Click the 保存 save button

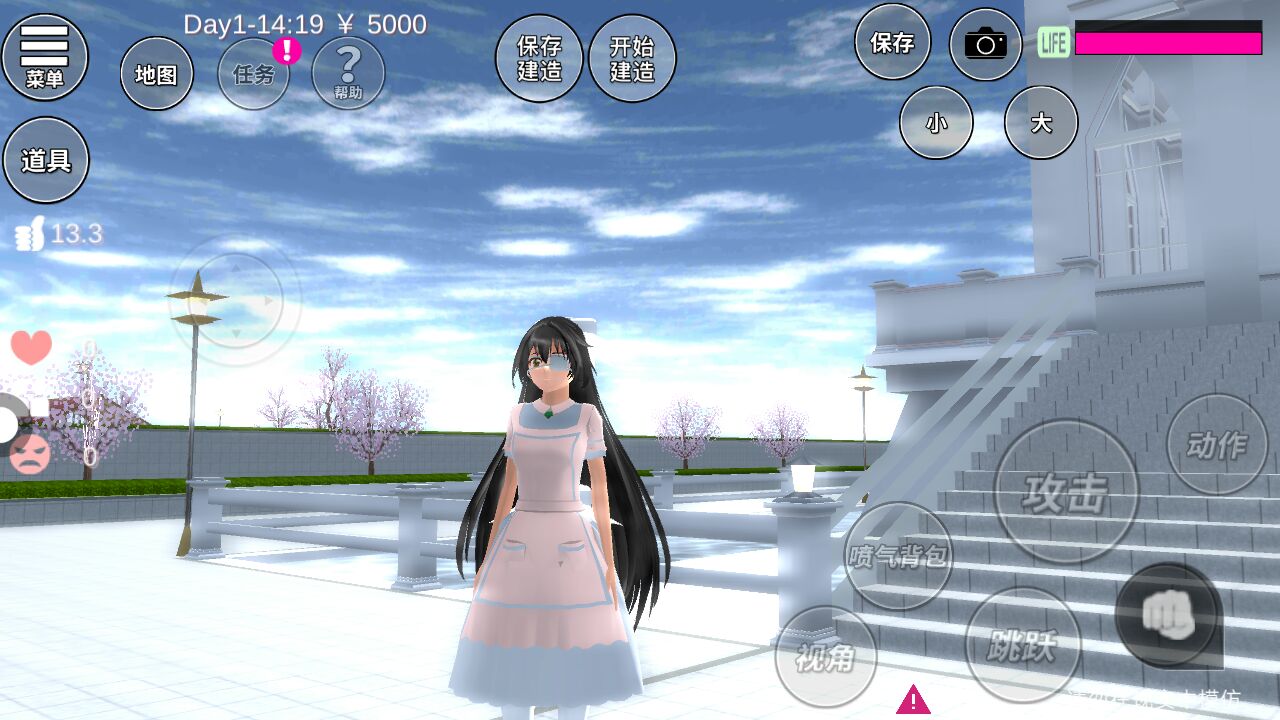[892, 42]
